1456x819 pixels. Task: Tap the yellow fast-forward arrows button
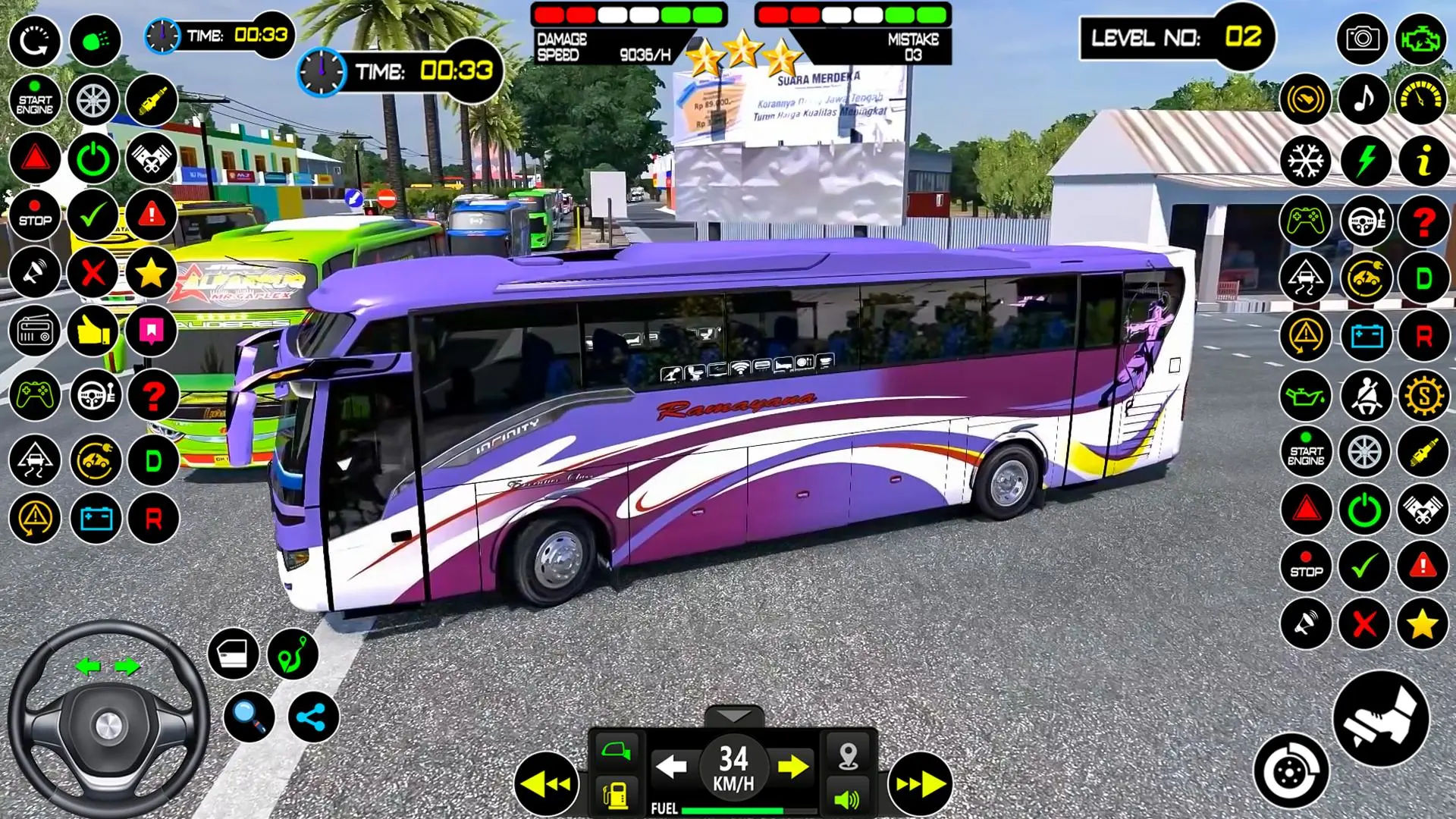[x=920, y=783]
